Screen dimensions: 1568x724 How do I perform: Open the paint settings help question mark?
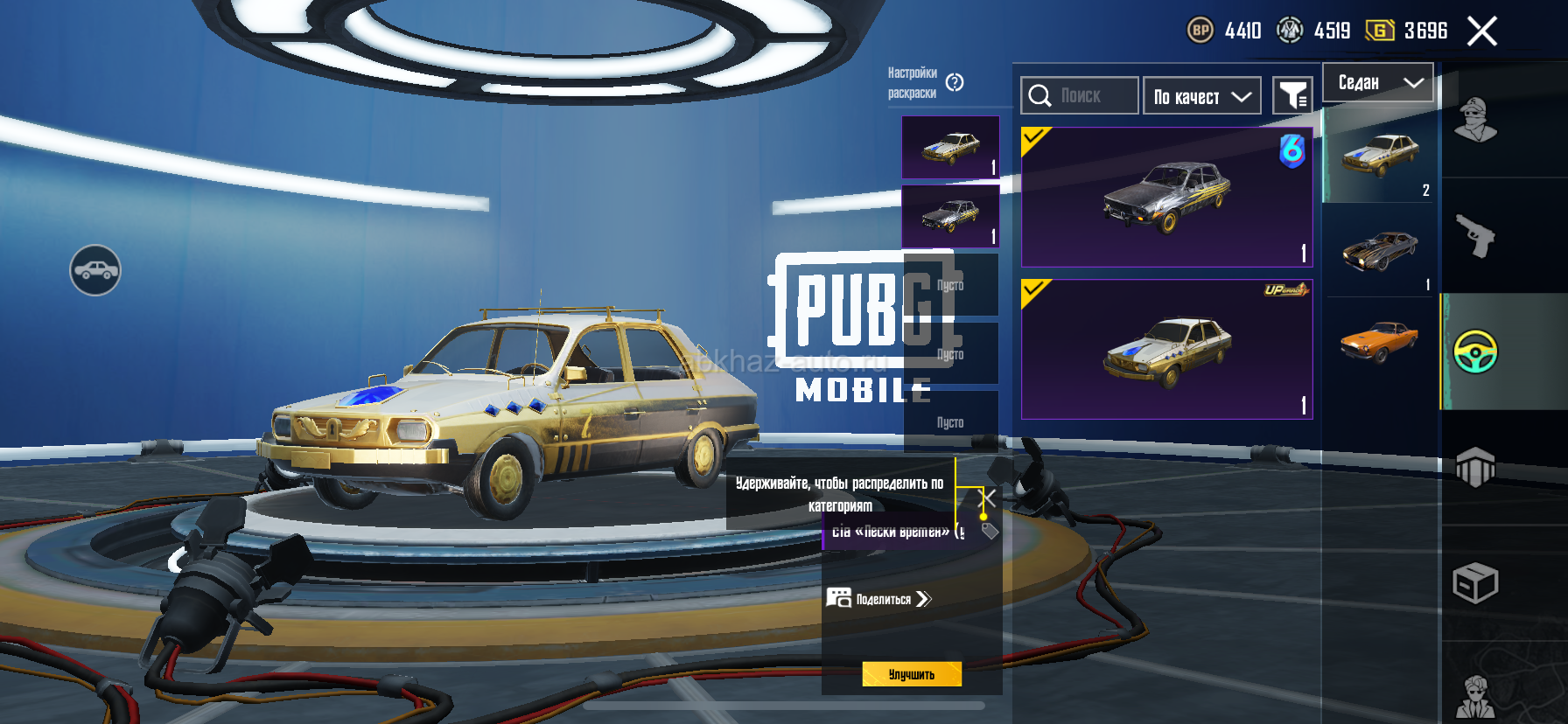pyautogui.click(x=955, y=82)
